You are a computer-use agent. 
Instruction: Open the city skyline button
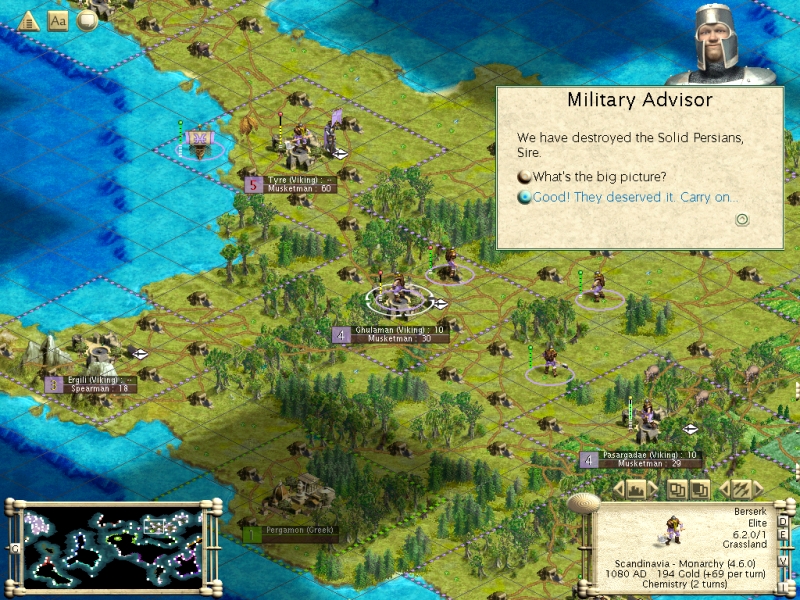coord(641,489)
